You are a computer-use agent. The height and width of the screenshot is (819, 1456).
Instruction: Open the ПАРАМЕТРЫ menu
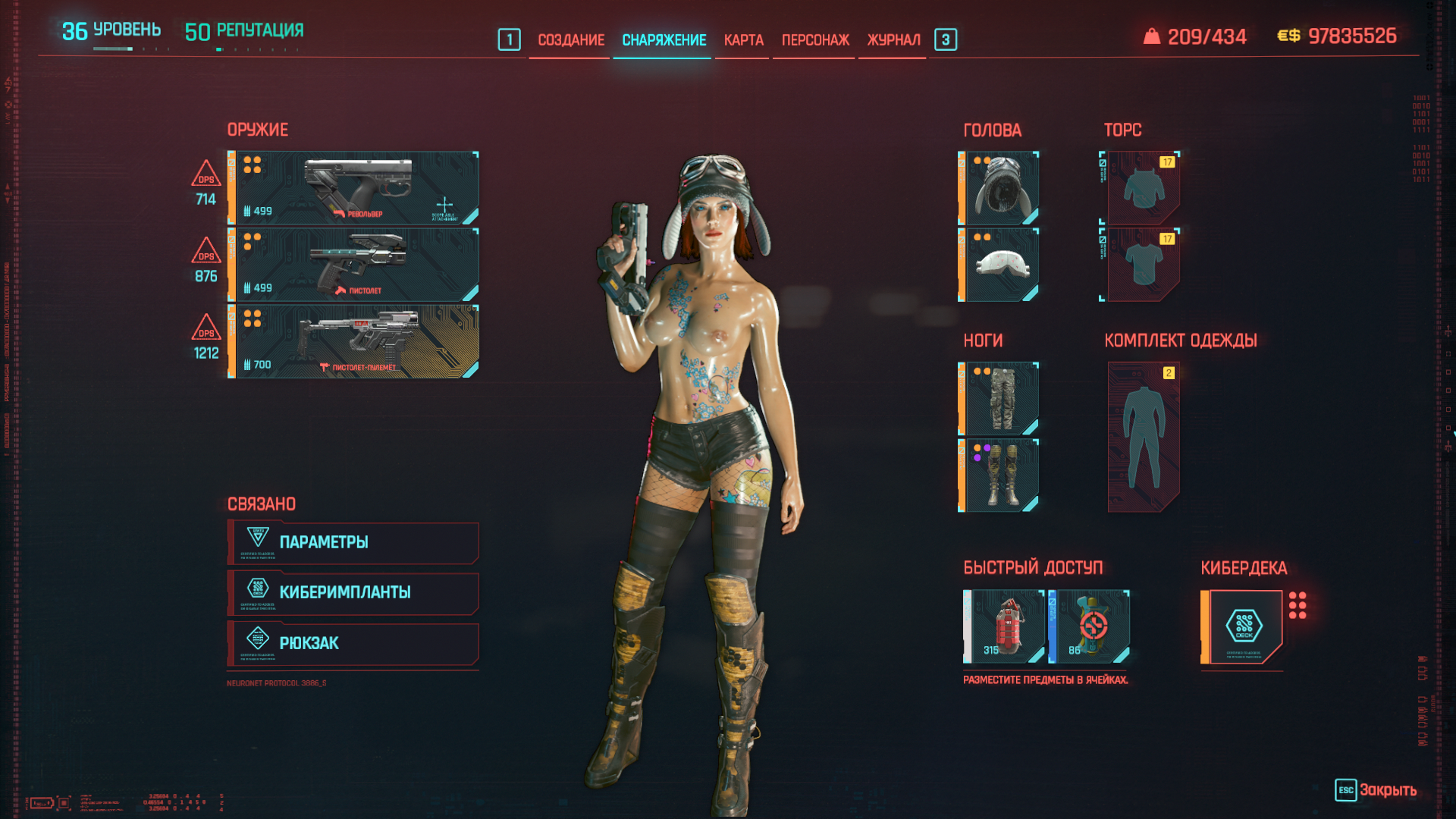(x=353, y=542)
